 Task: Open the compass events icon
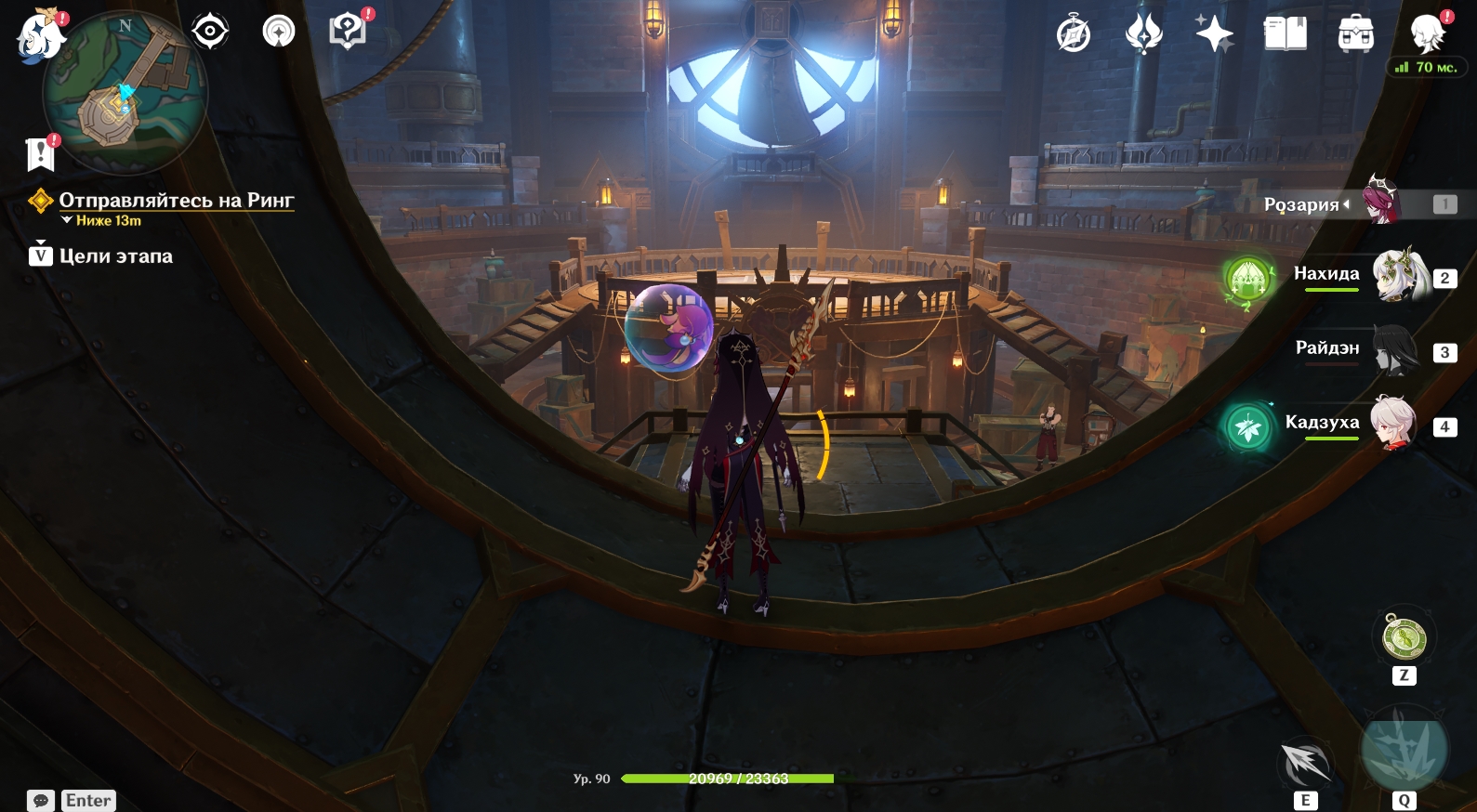coord(1074,35)
